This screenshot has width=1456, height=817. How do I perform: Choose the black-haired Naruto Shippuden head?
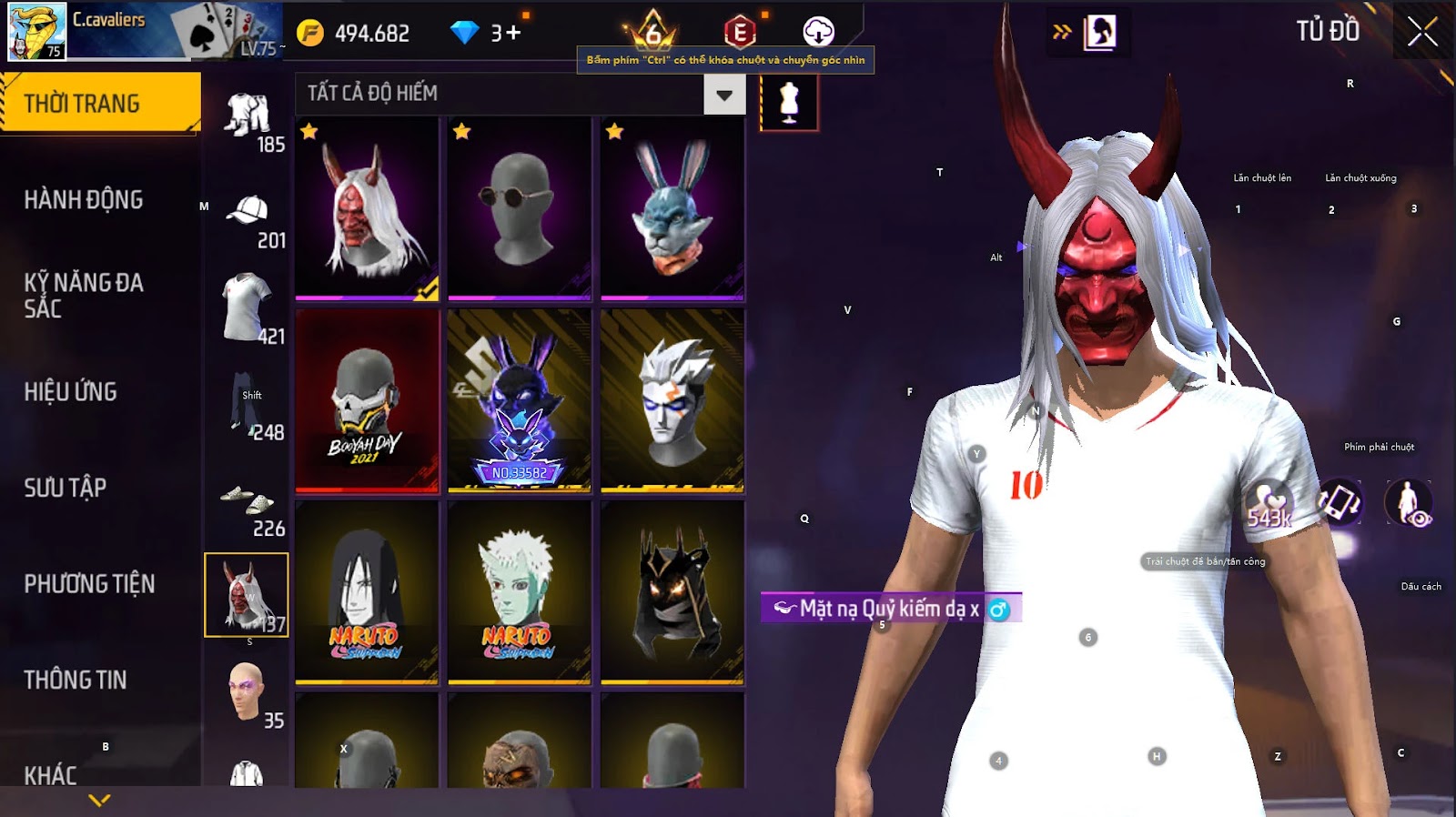[367, 591]
